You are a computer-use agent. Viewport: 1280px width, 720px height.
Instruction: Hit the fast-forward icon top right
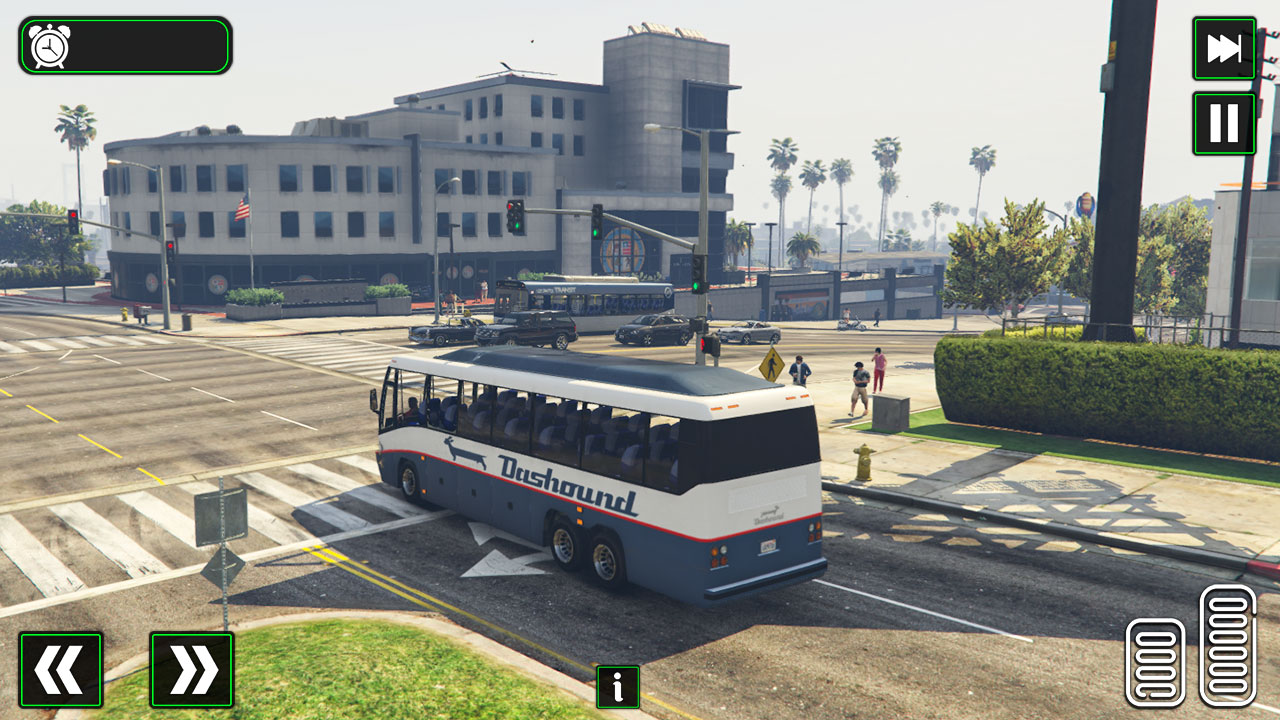coord(1223,48)
